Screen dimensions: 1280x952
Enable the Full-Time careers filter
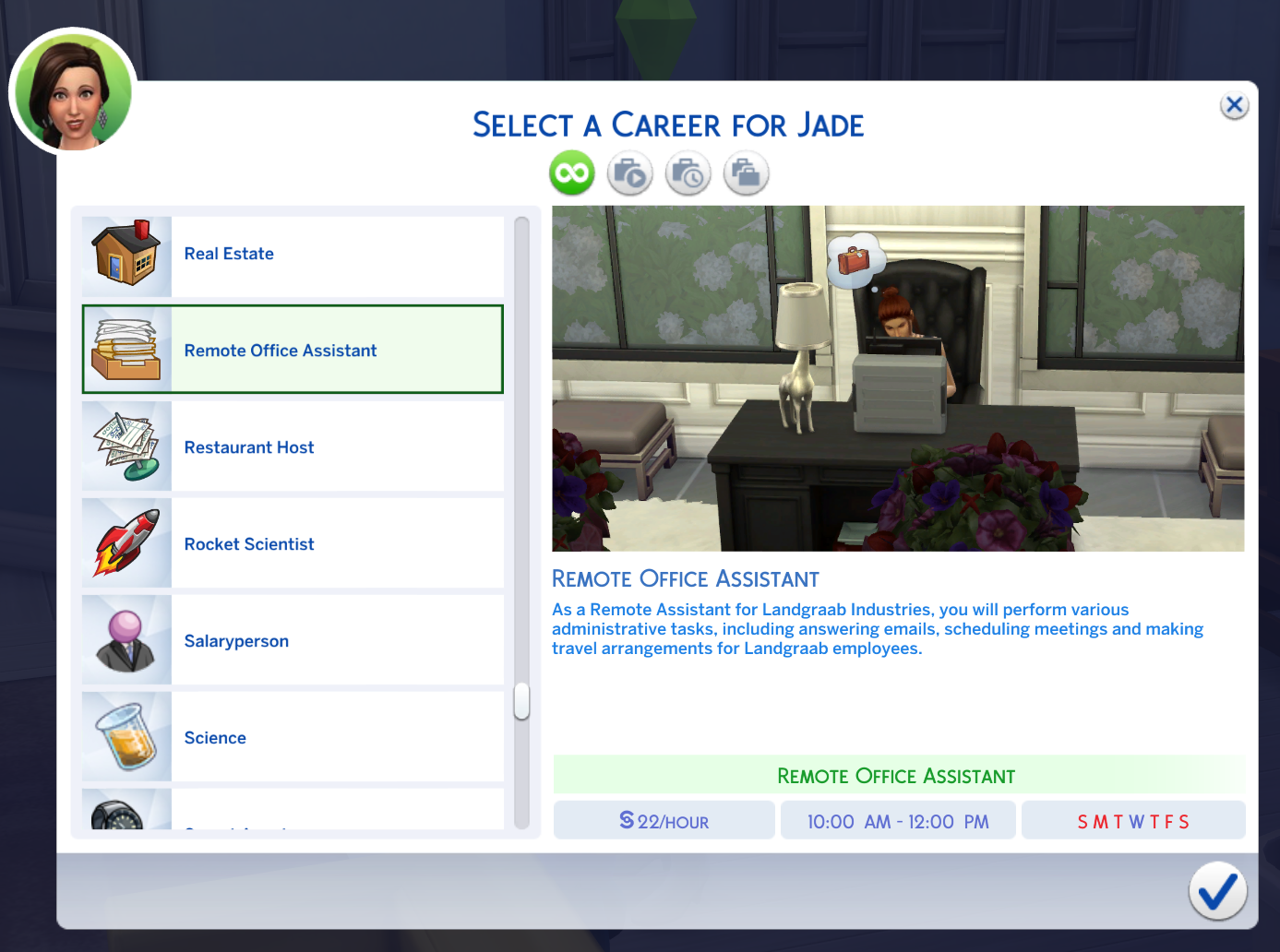(629, 173)
